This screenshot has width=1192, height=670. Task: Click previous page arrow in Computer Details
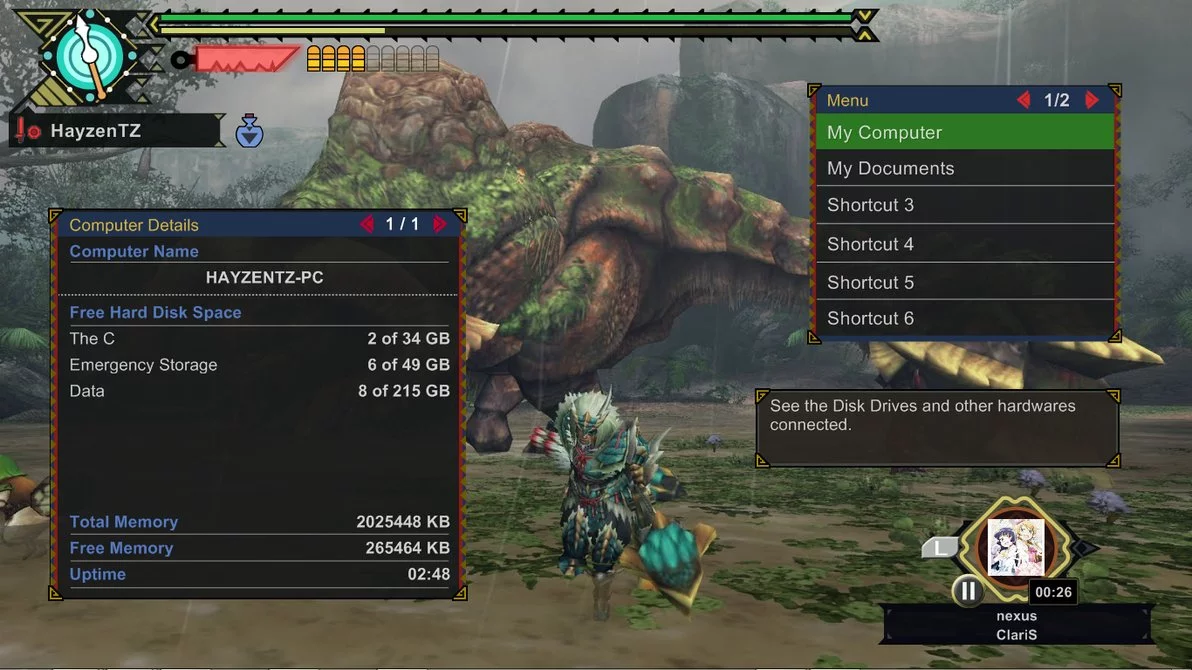point(367,225)
